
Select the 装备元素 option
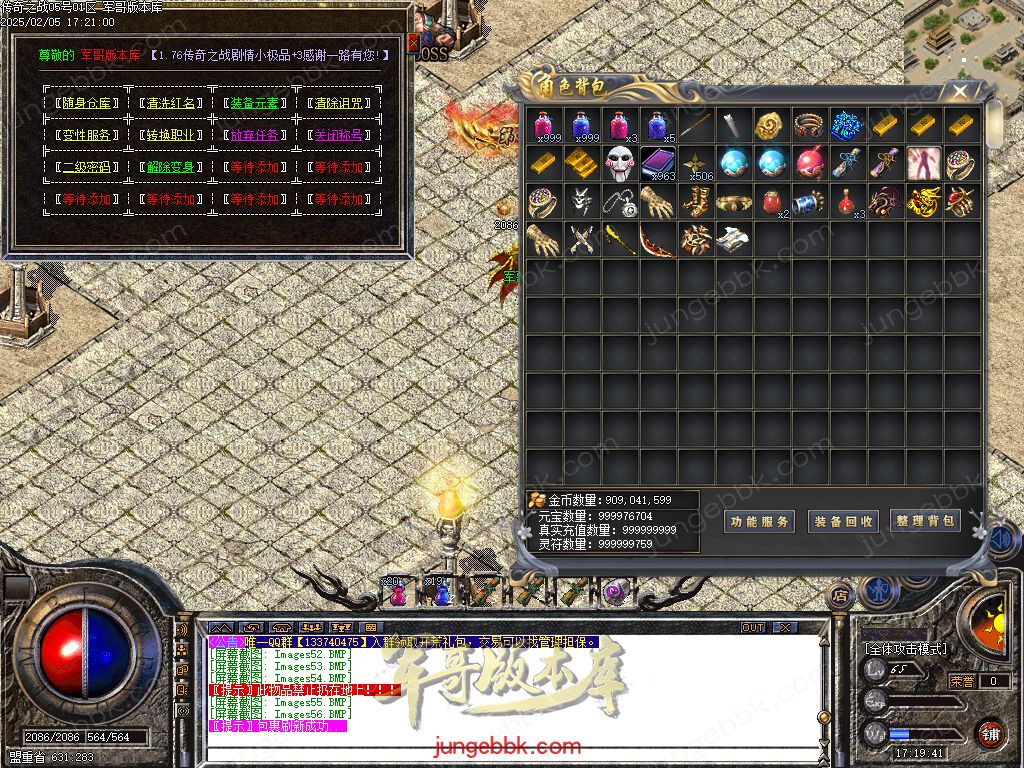click(x=254, y=103)
